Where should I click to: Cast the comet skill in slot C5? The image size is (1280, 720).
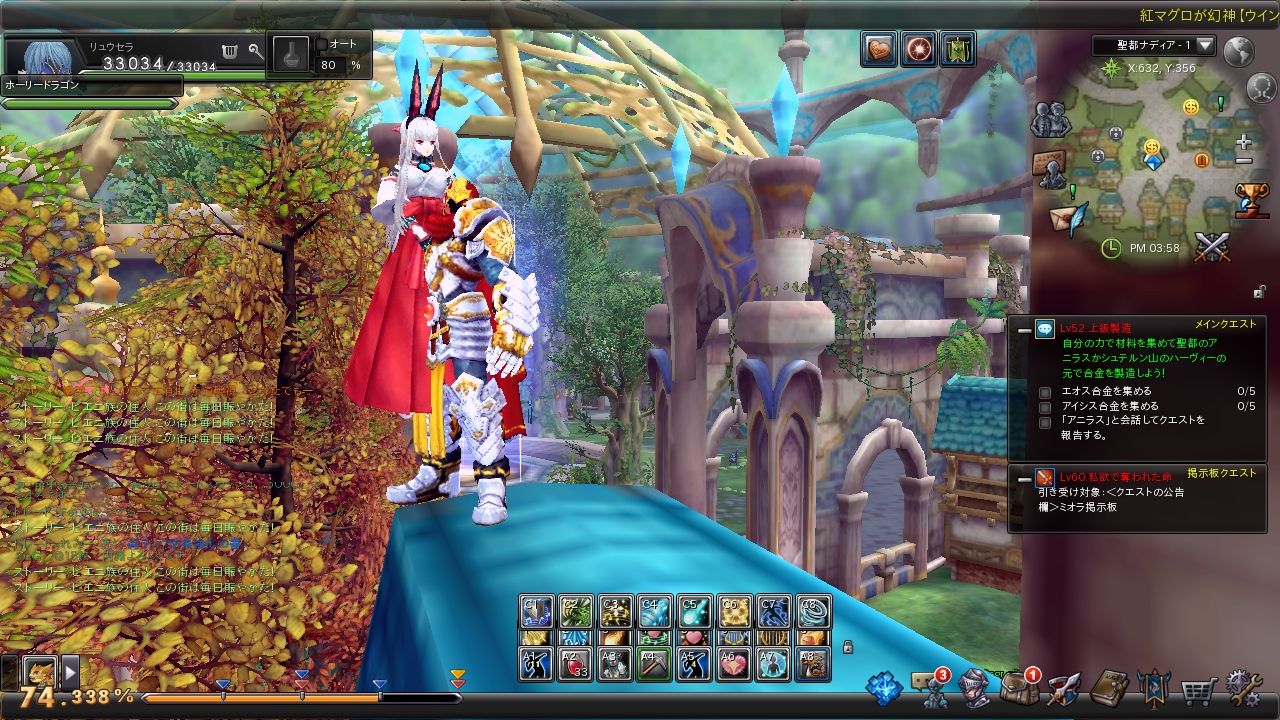(694, 611)
